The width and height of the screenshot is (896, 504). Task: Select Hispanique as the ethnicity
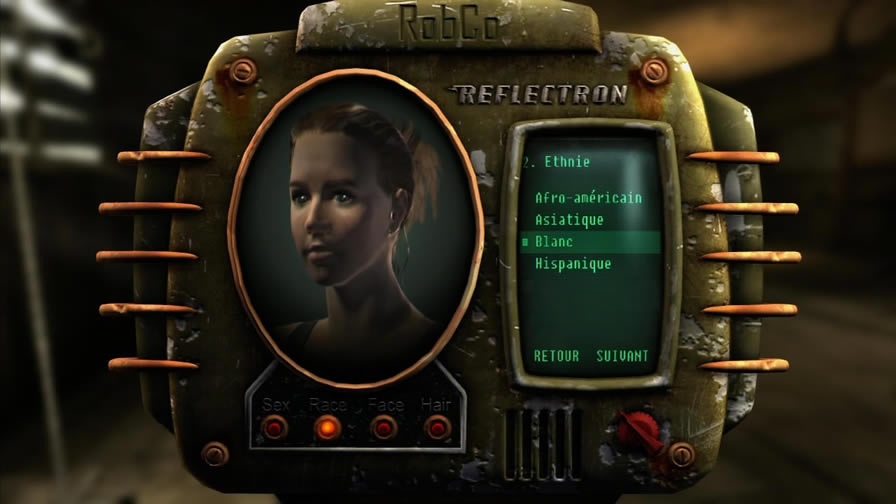point(573,264)
